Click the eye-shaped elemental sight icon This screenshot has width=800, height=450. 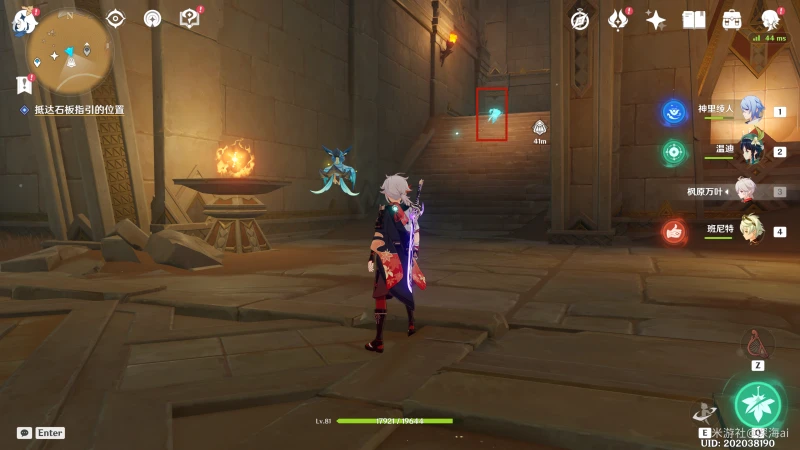pos(116,18)
